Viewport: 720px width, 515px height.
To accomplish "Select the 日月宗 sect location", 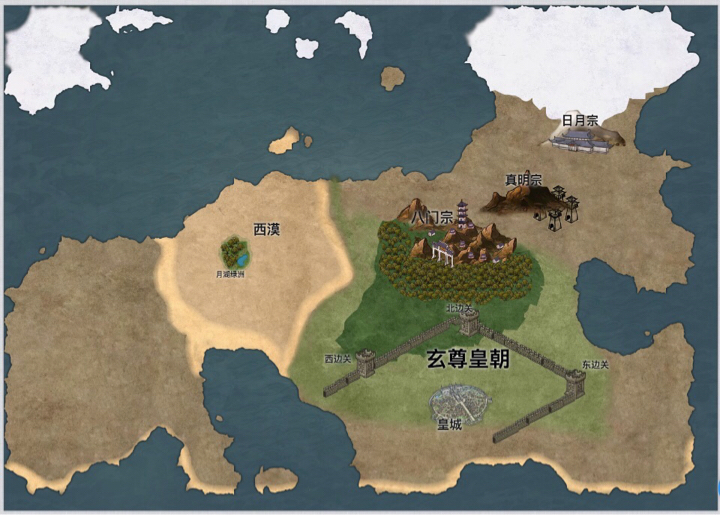I will (x=584, y=141).
